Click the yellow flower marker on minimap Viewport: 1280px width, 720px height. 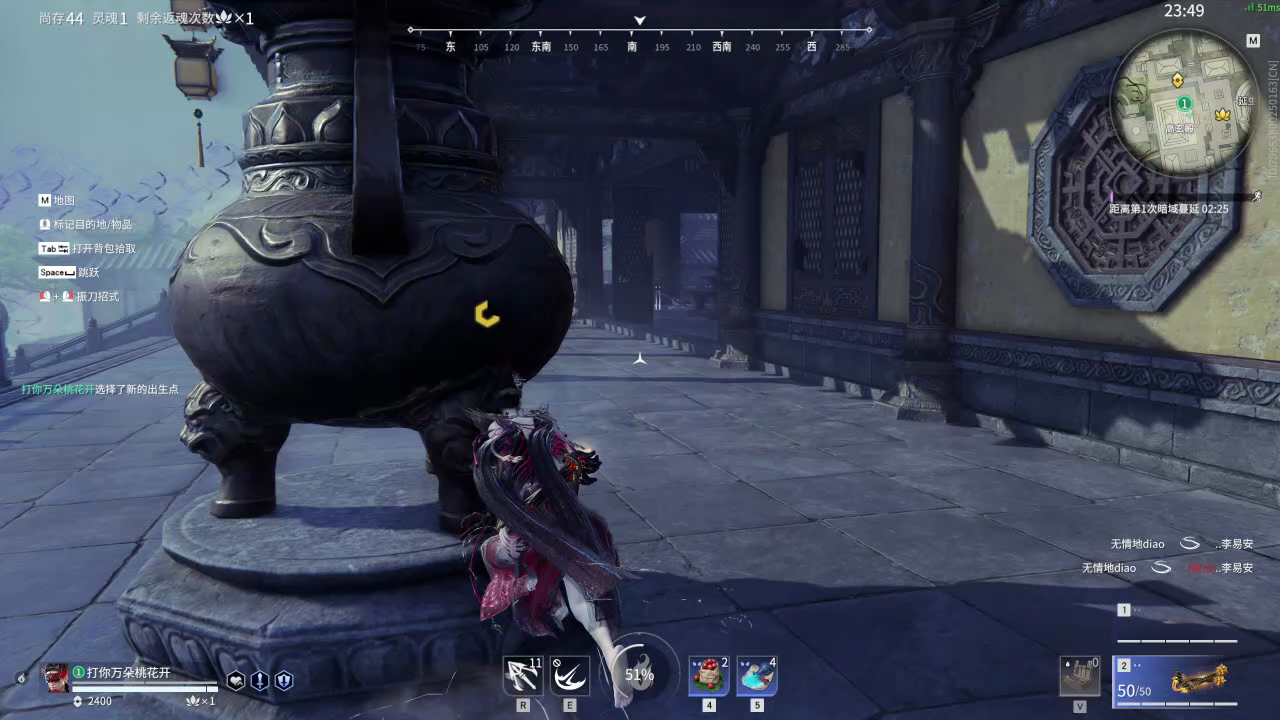pyautogui.click(x=1221, y=116)
